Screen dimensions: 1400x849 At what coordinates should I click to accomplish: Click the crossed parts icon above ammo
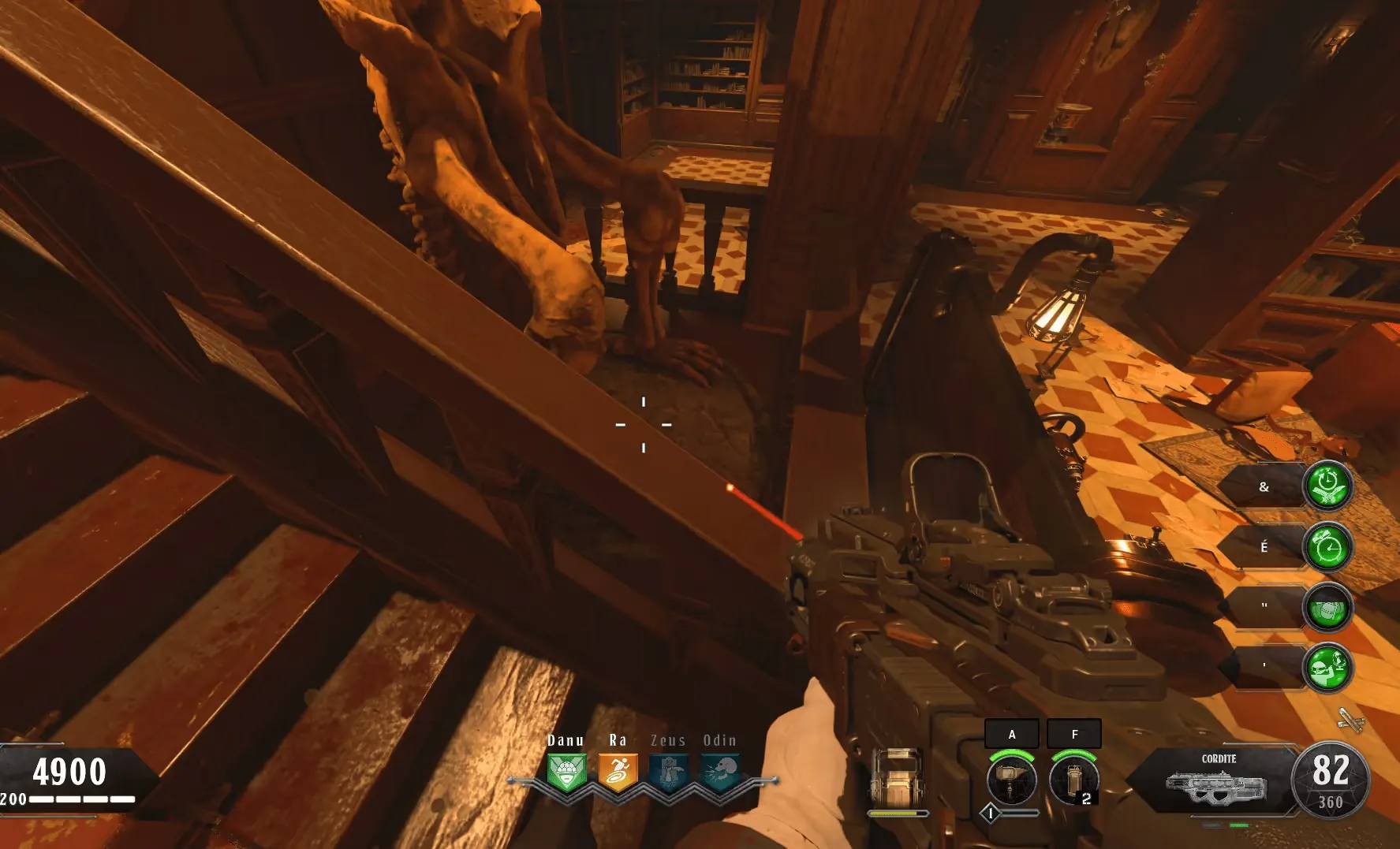1350,720
